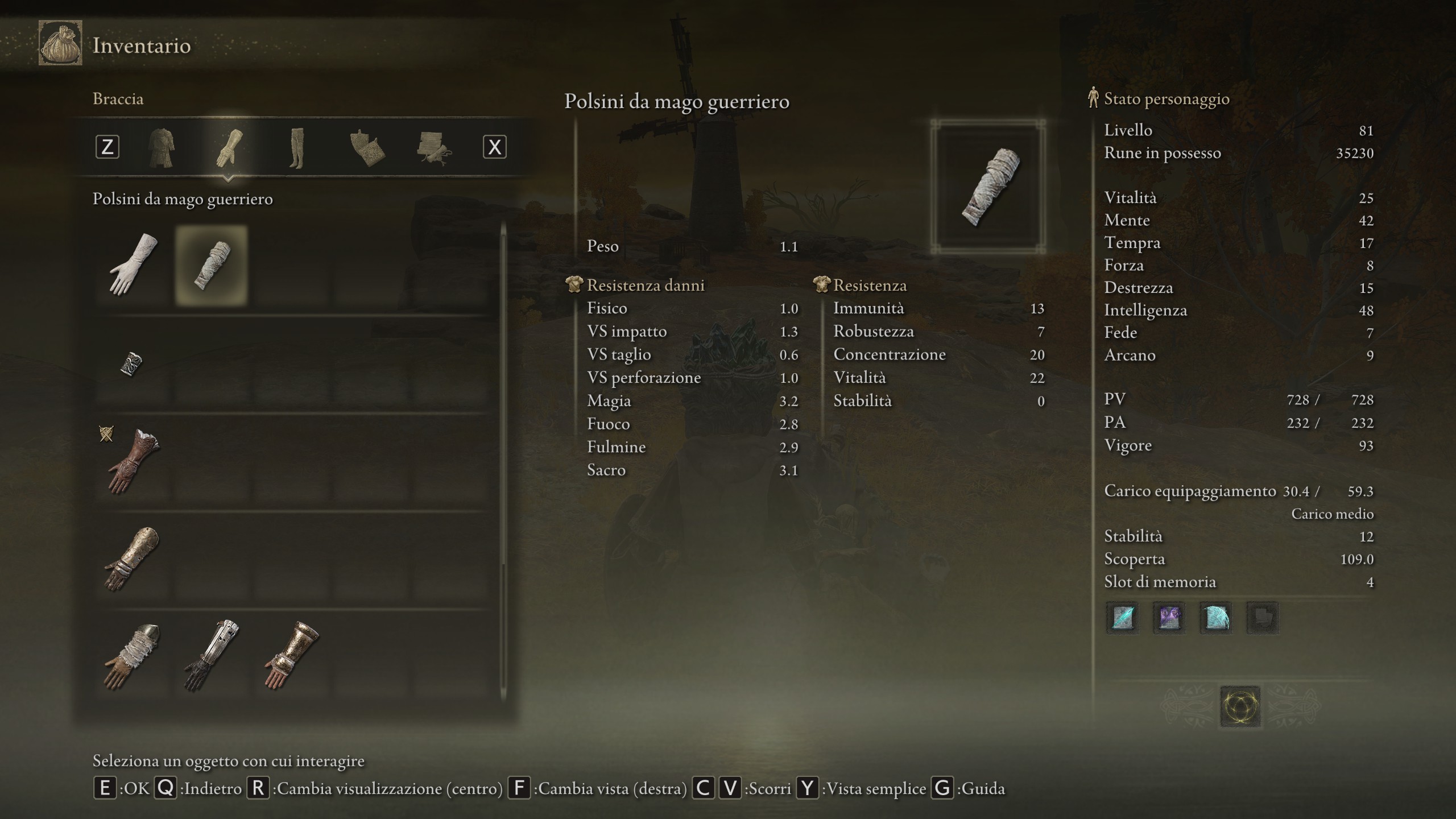The image size is (1456, 819).
Task: Click the Inventario pouch icon
Action: coord(60,43)
